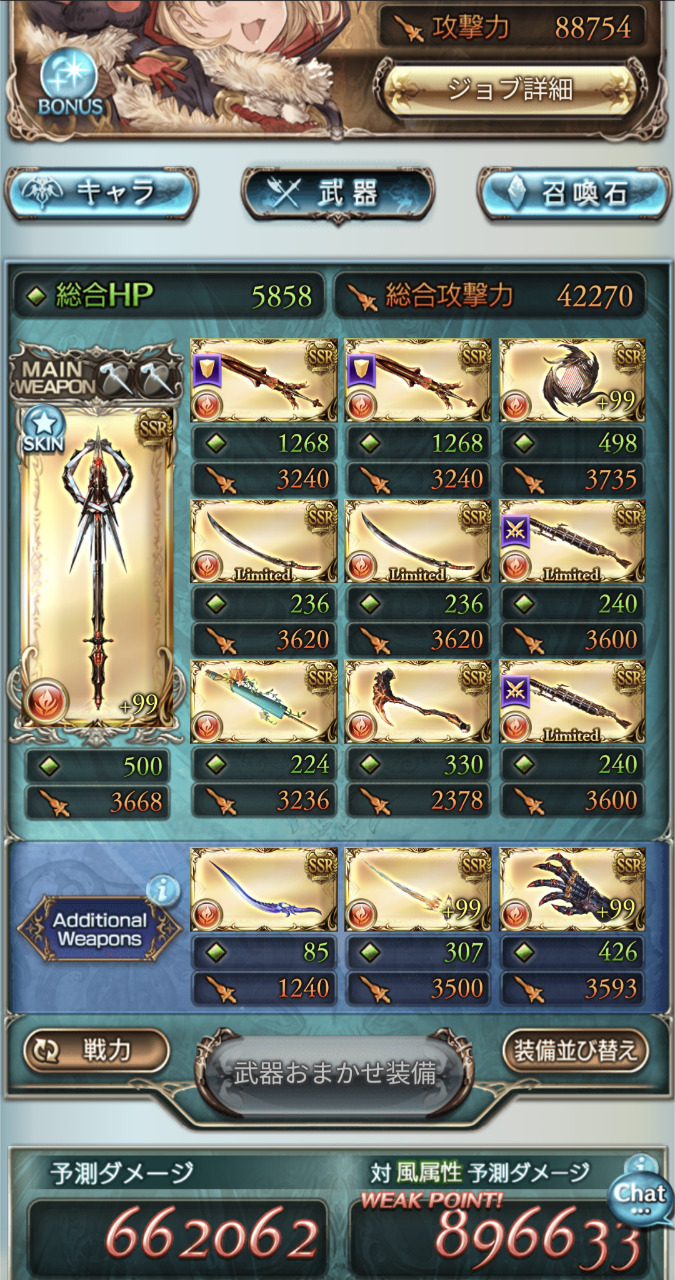
Task: Activate 武器おまかせ装備 auto-equip
Action: (335, 1074)
